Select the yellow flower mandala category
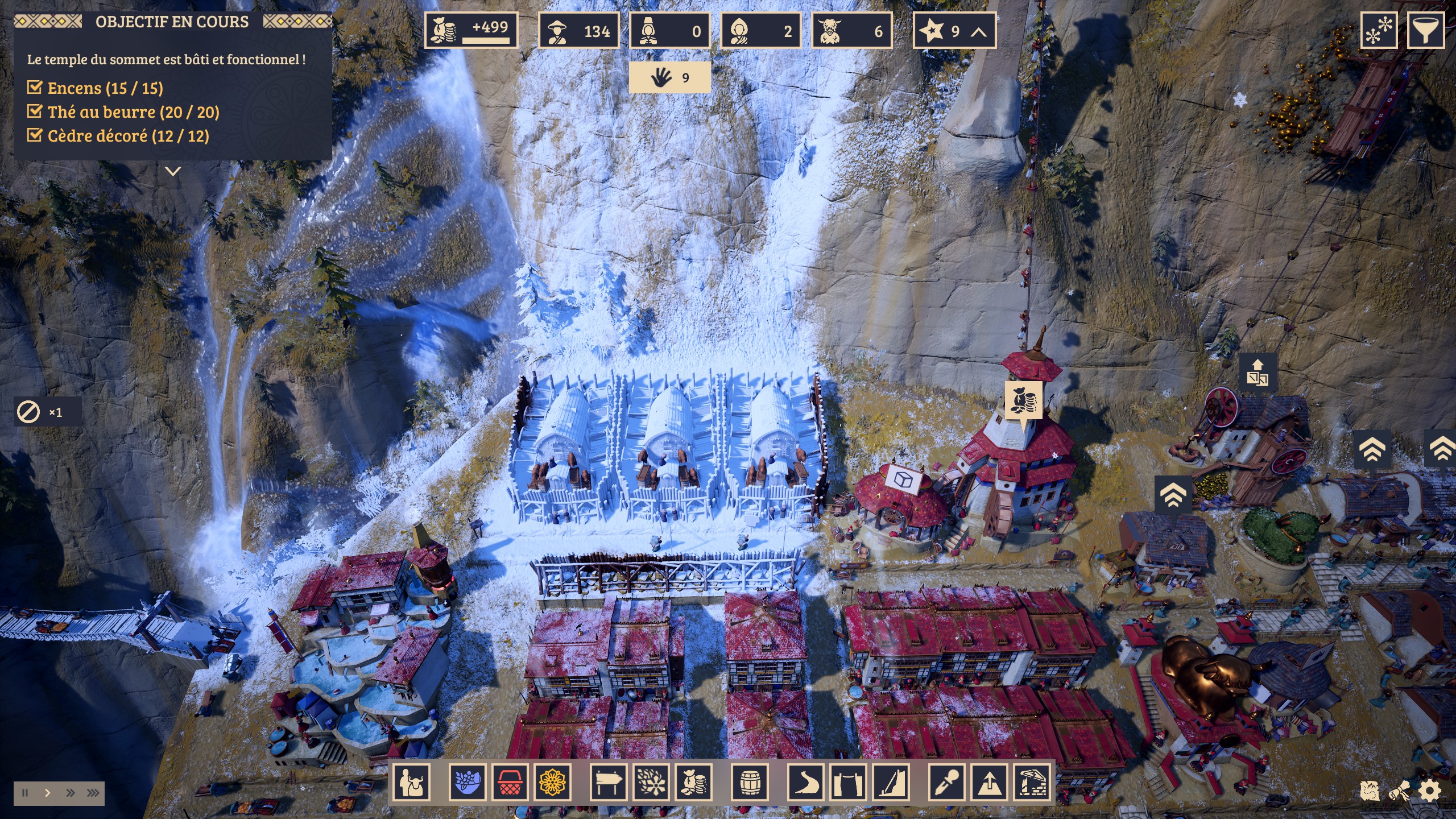 click(552, 783)
